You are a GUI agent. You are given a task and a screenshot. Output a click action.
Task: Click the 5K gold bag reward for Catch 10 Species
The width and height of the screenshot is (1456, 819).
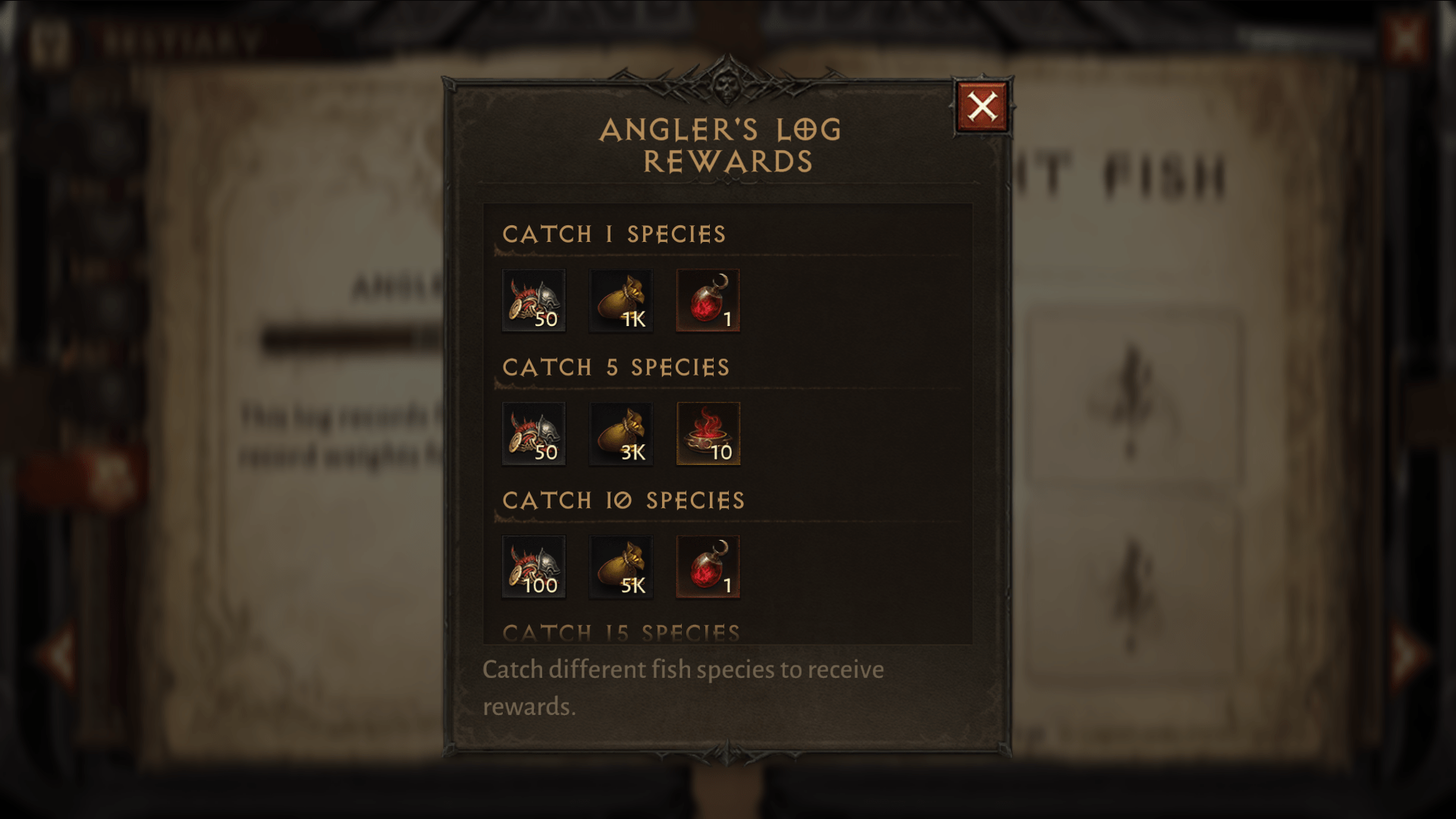(x=620, y=566)
